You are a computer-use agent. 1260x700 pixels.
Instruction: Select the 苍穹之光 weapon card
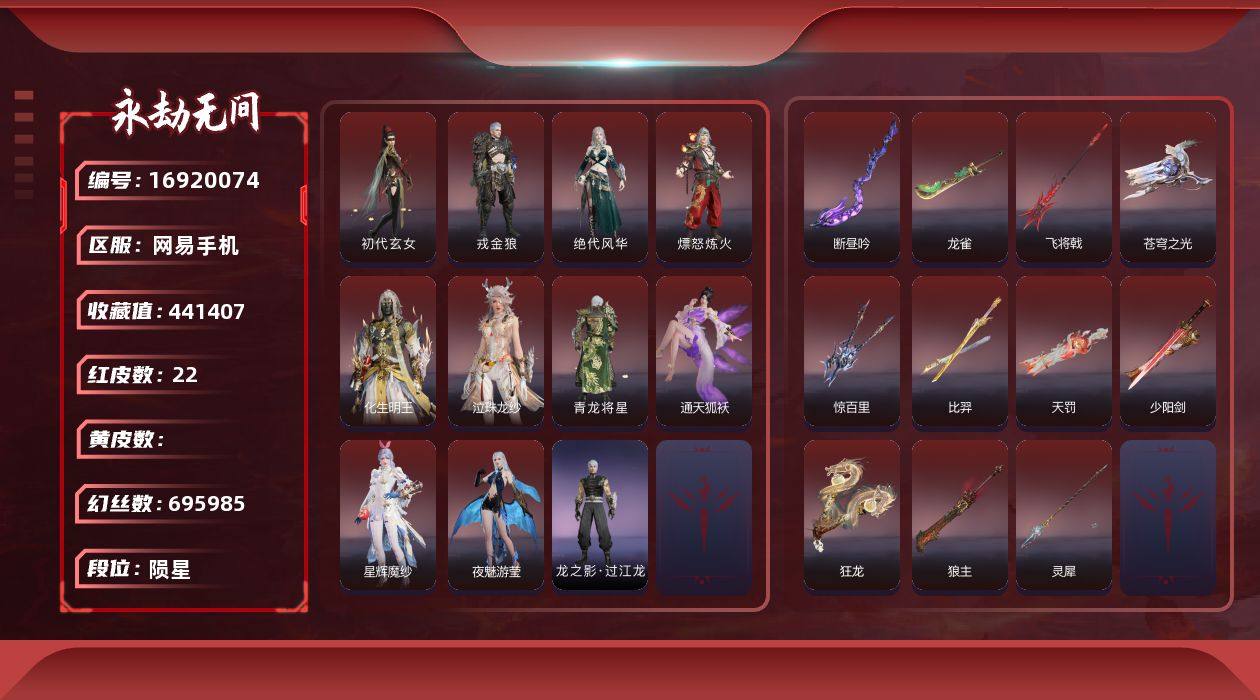pos(1168,187)
